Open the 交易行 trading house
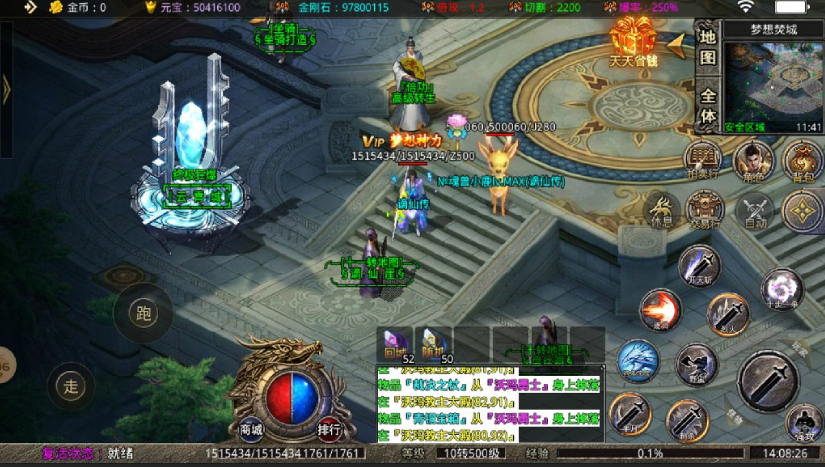This screenshot has height=467, width=825. pyautogui.click(x=709, y=211)
